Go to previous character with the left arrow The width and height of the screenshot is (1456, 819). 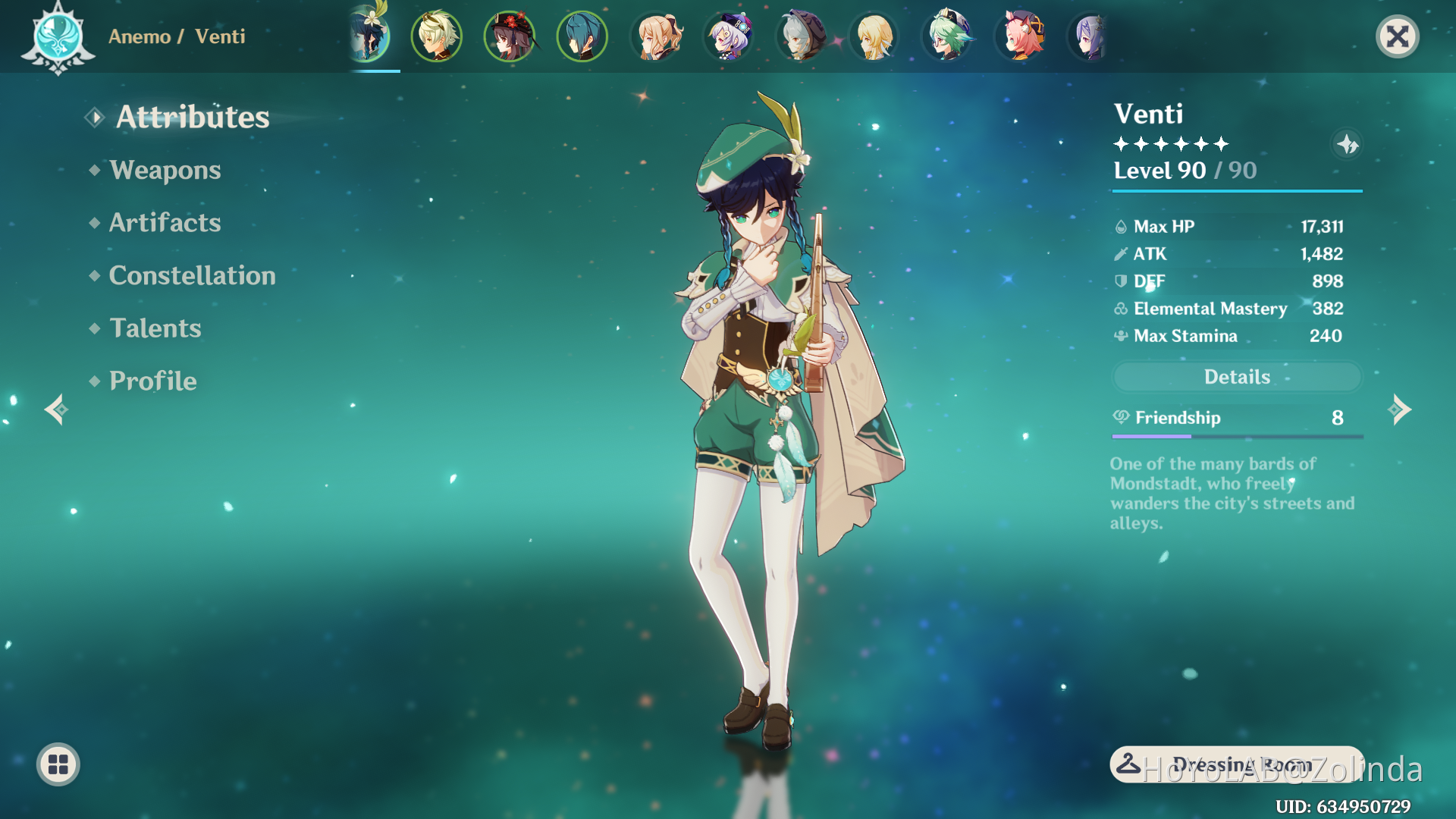(55, 409)
